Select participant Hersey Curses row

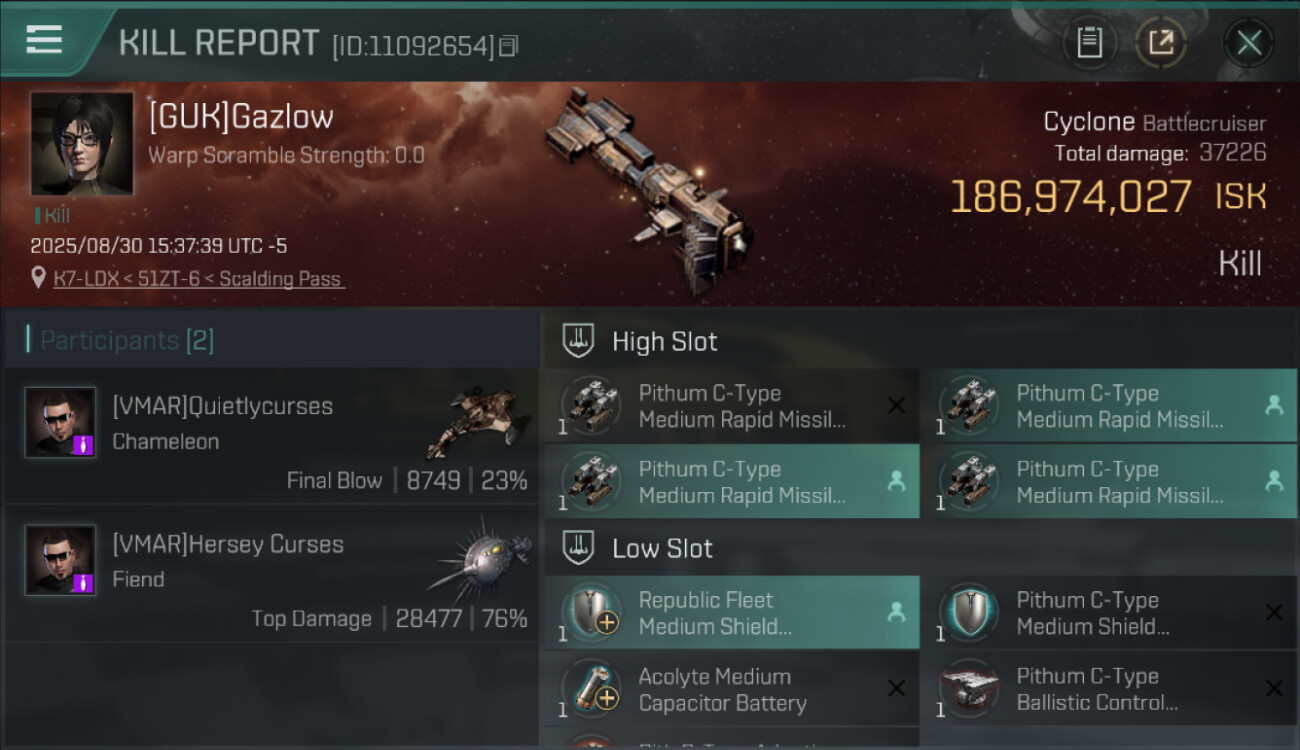(x=272, y=574)
